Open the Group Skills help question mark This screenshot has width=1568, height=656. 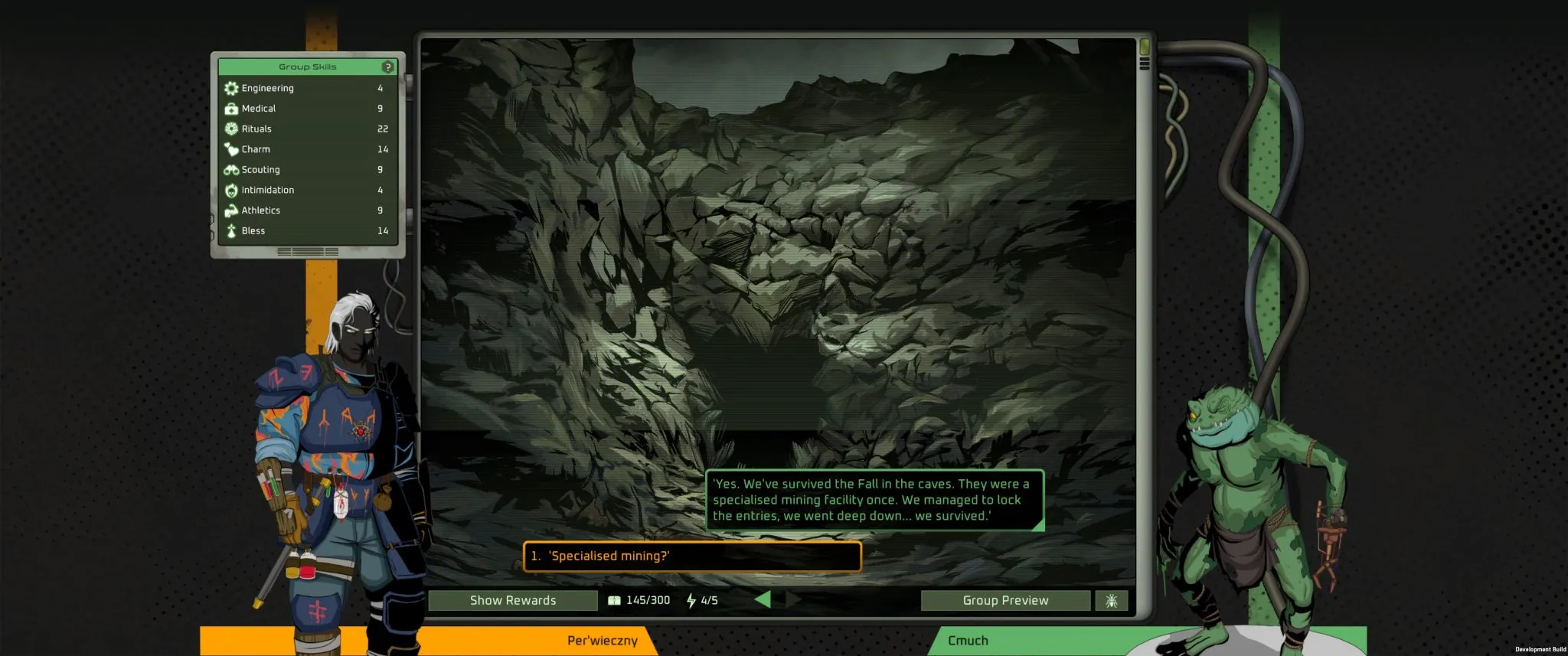tap(388, 67)
